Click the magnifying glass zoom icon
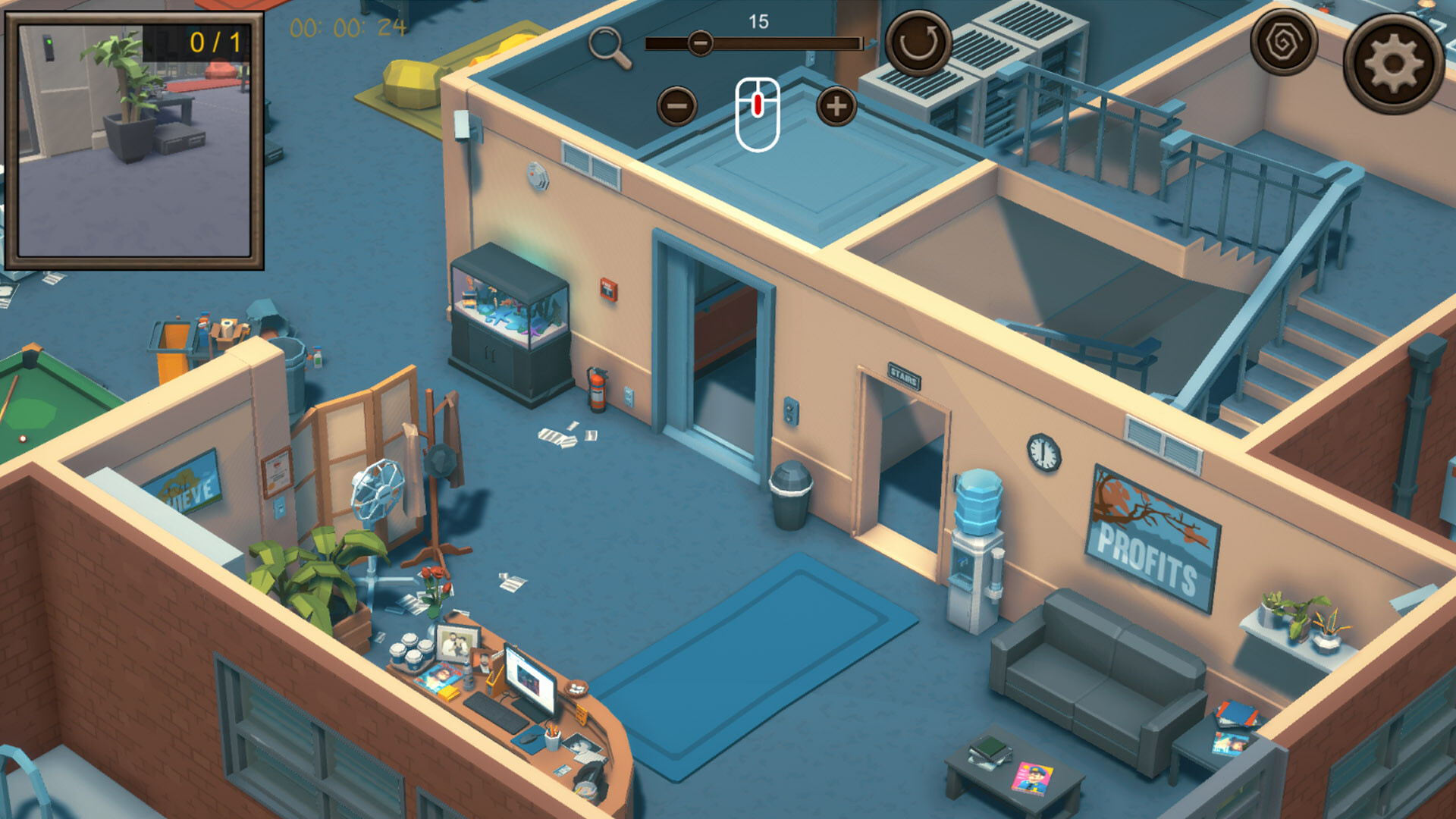The width and height of the screenshot is (1456, 819). click(x=604, y=43)
